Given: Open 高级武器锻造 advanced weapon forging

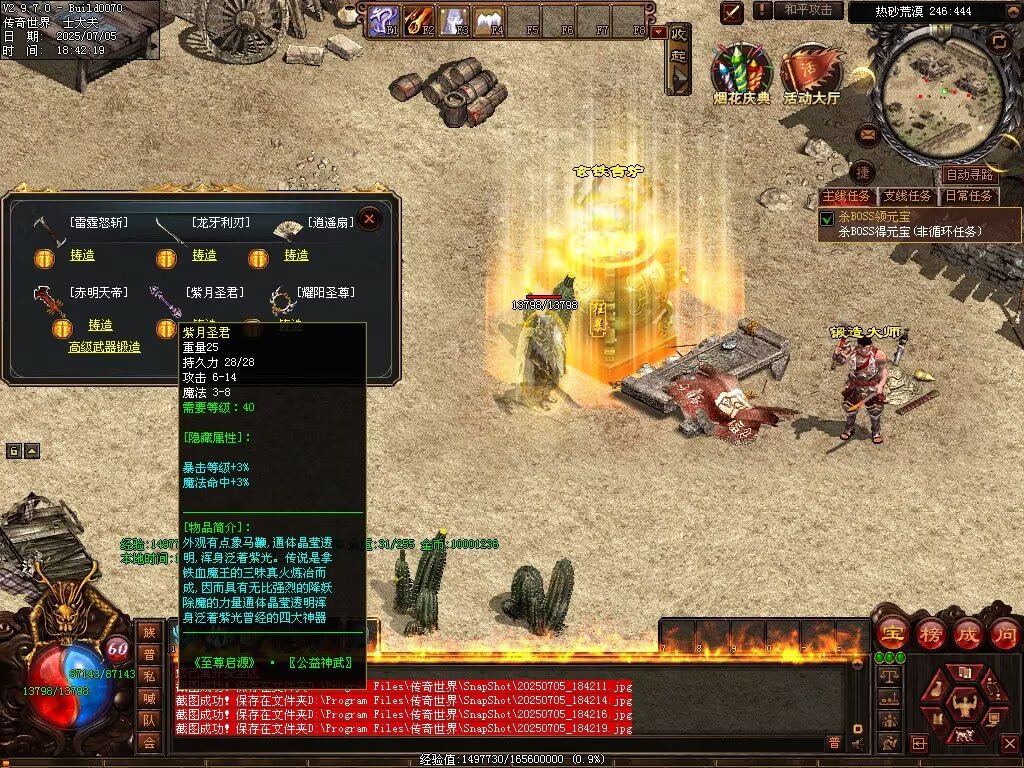Looking at the screenshot, I should [104, 347].
